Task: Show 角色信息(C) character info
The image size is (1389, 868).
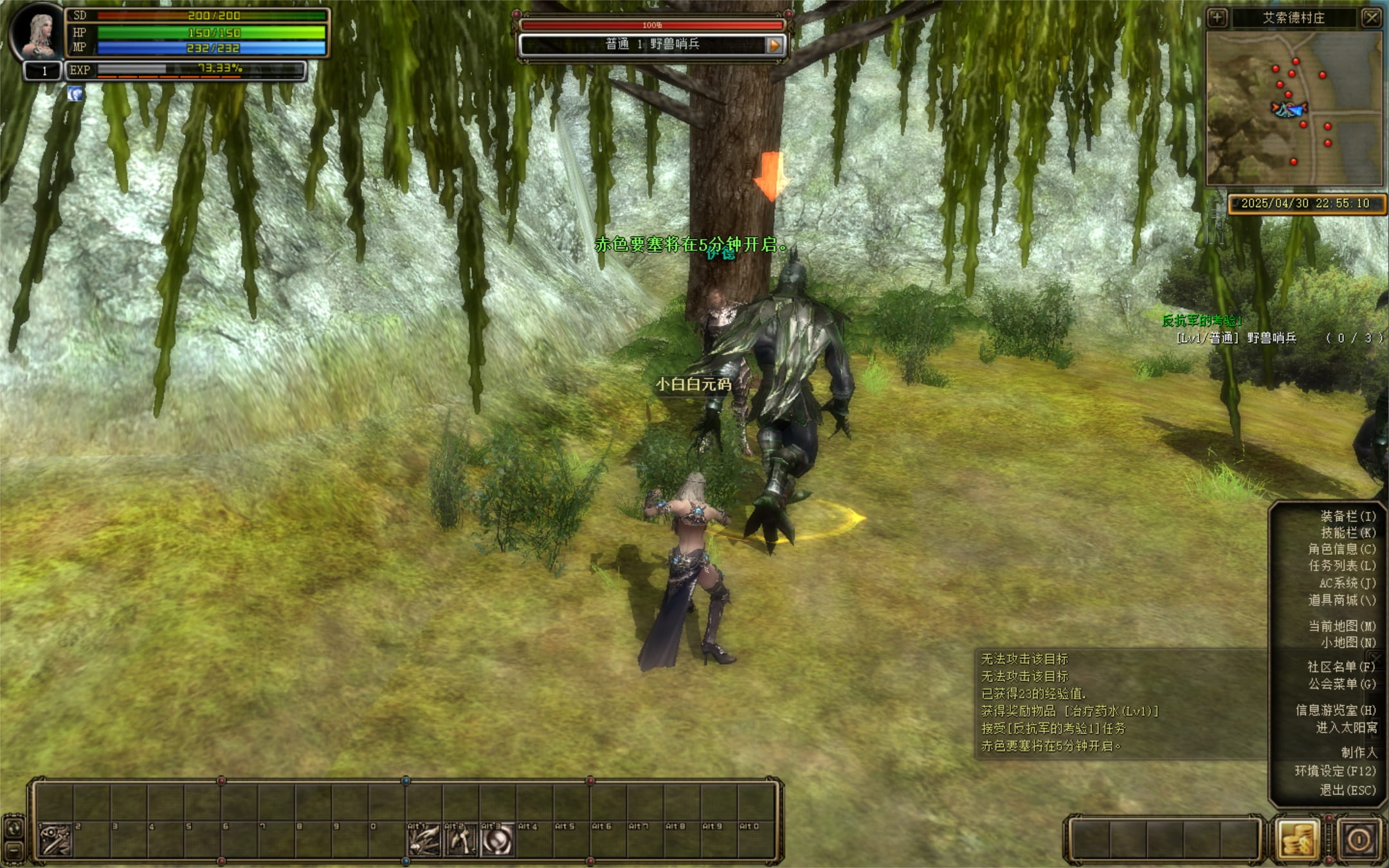Action: tap(1341, 549)
